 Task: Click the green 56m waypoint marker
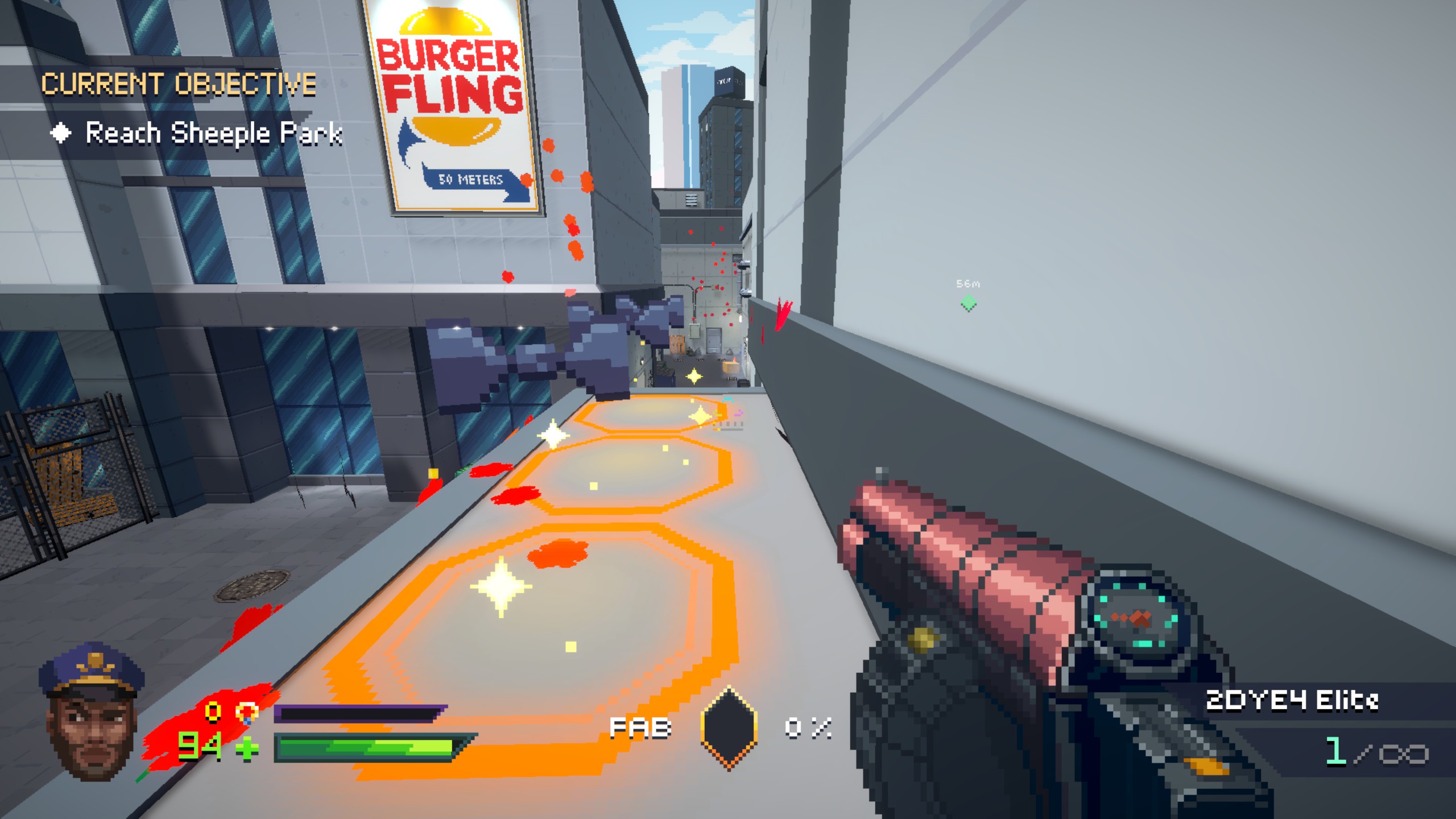(x=968, y=303)
